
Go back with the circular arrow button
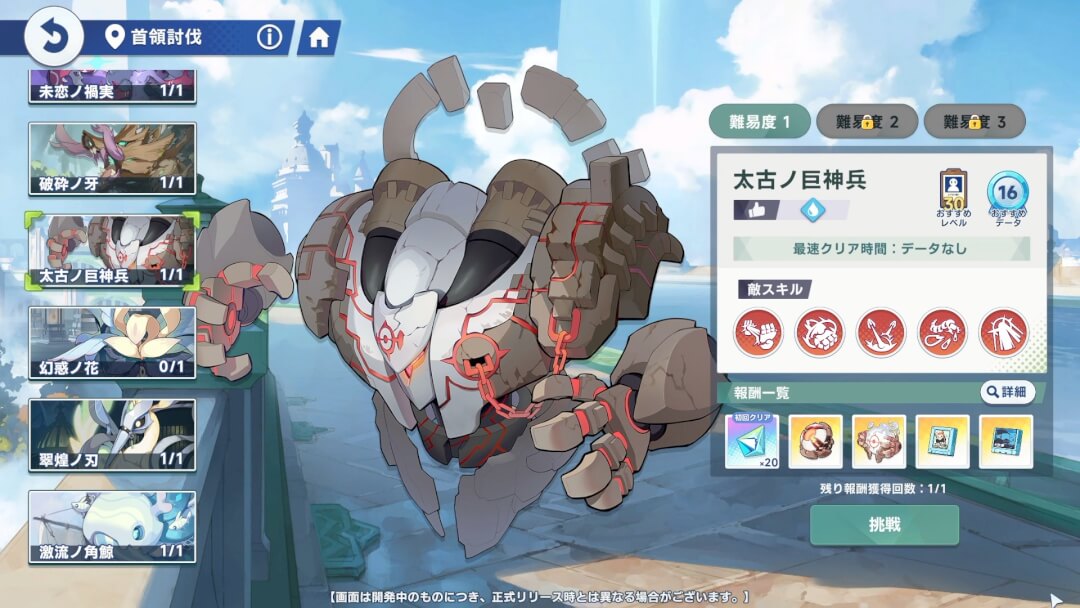(48, 37)
